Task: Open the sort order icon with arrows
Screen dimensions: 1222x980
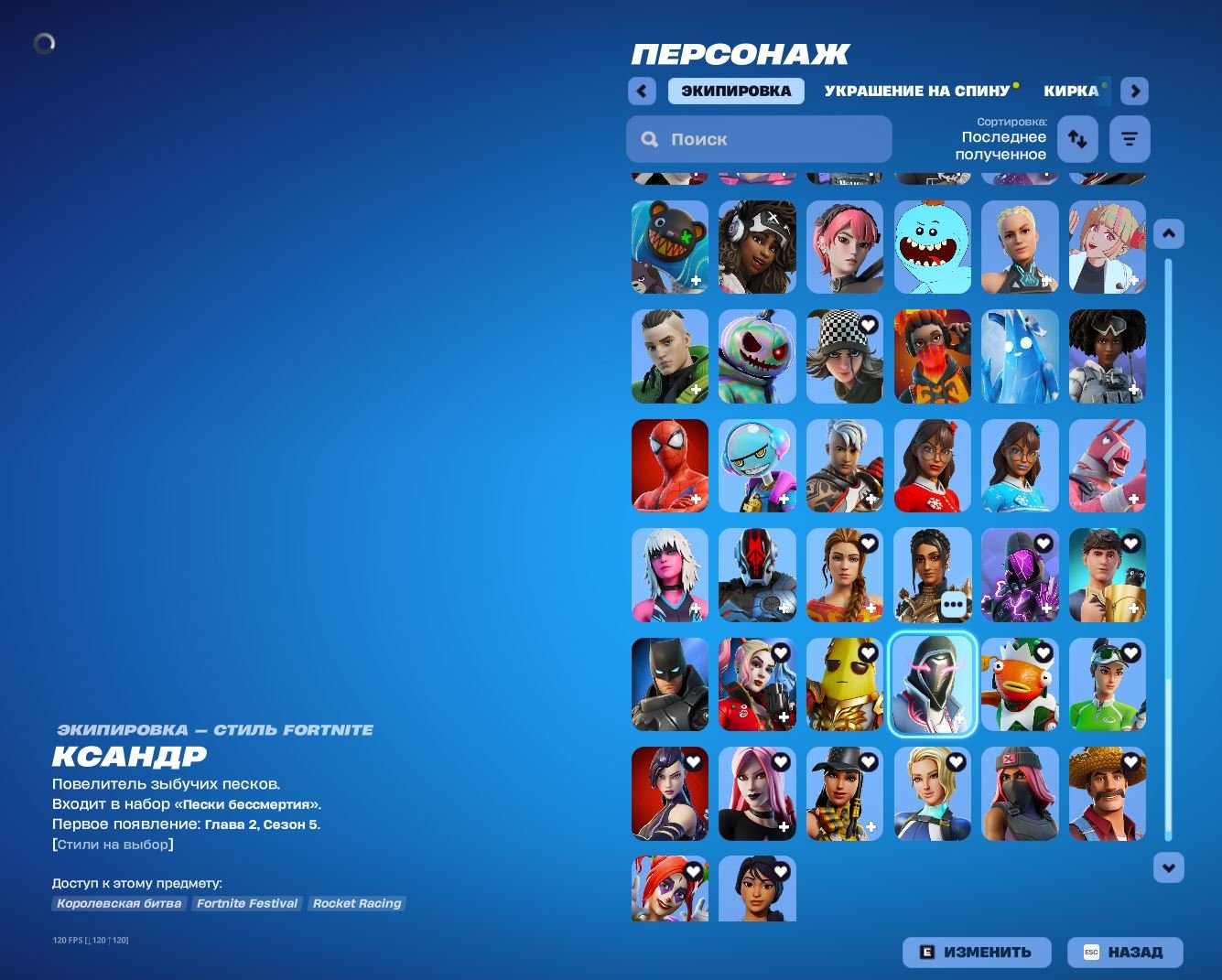Action: [x=1077, y=138]
